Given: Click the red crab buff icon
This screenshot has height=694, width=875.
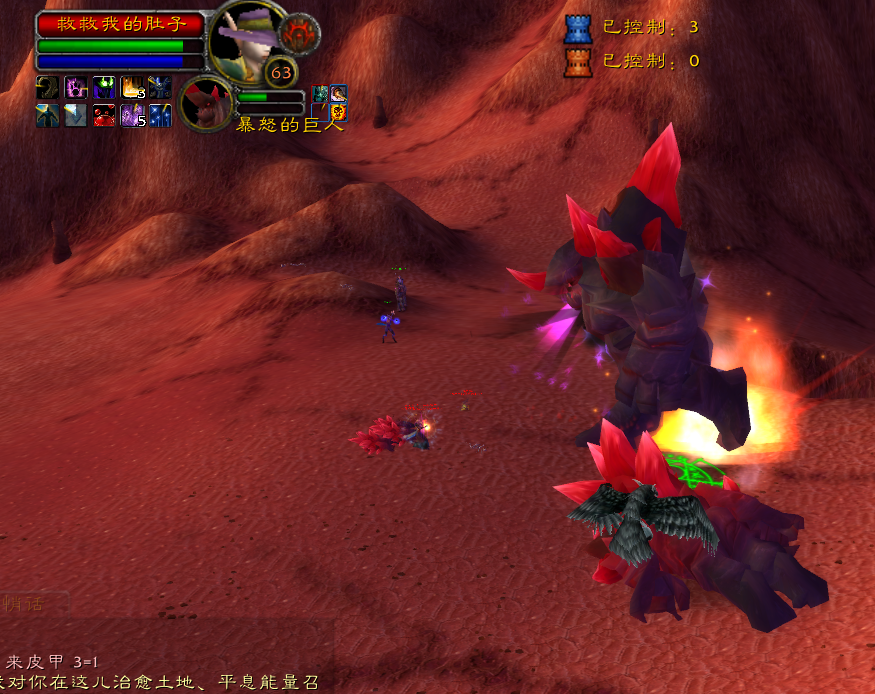Looking at the screenshot, I should coord(104,116).
